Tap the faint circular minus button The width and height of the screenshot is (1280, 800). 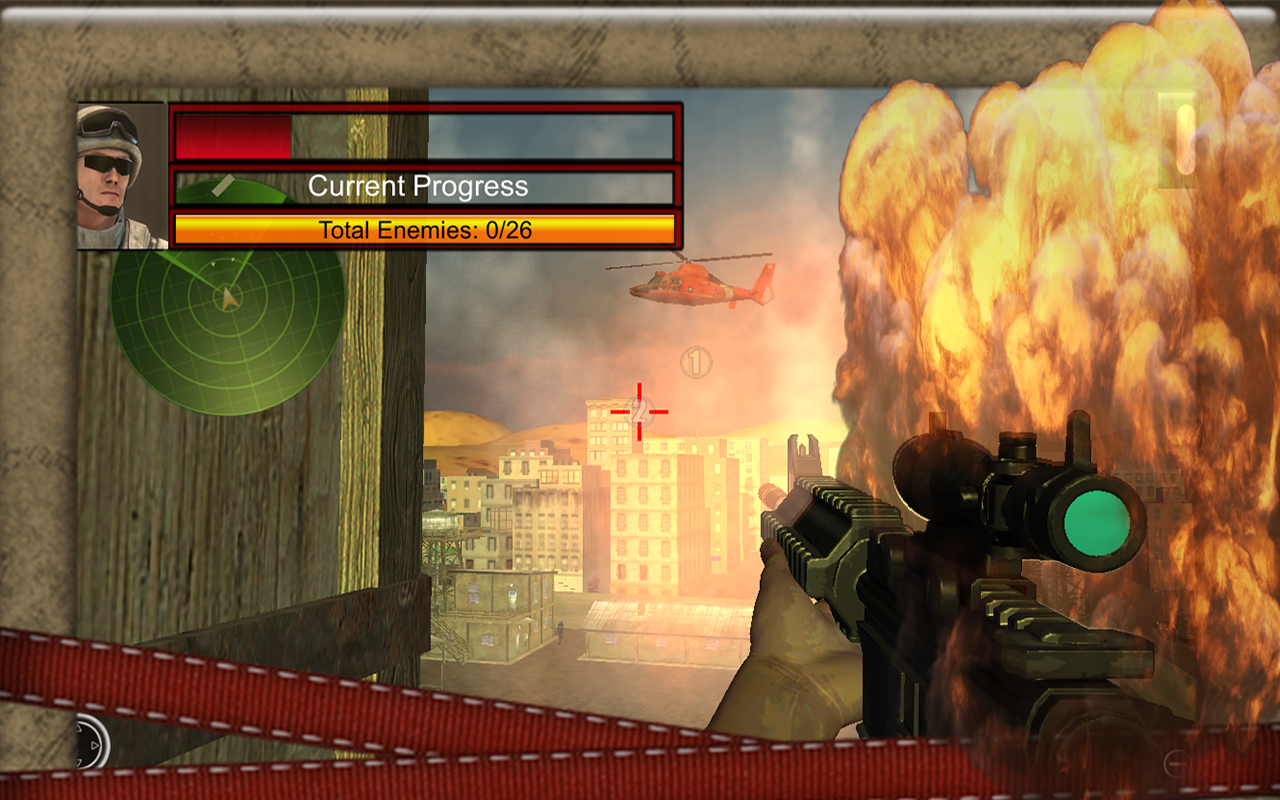[x=1176, y=763]
